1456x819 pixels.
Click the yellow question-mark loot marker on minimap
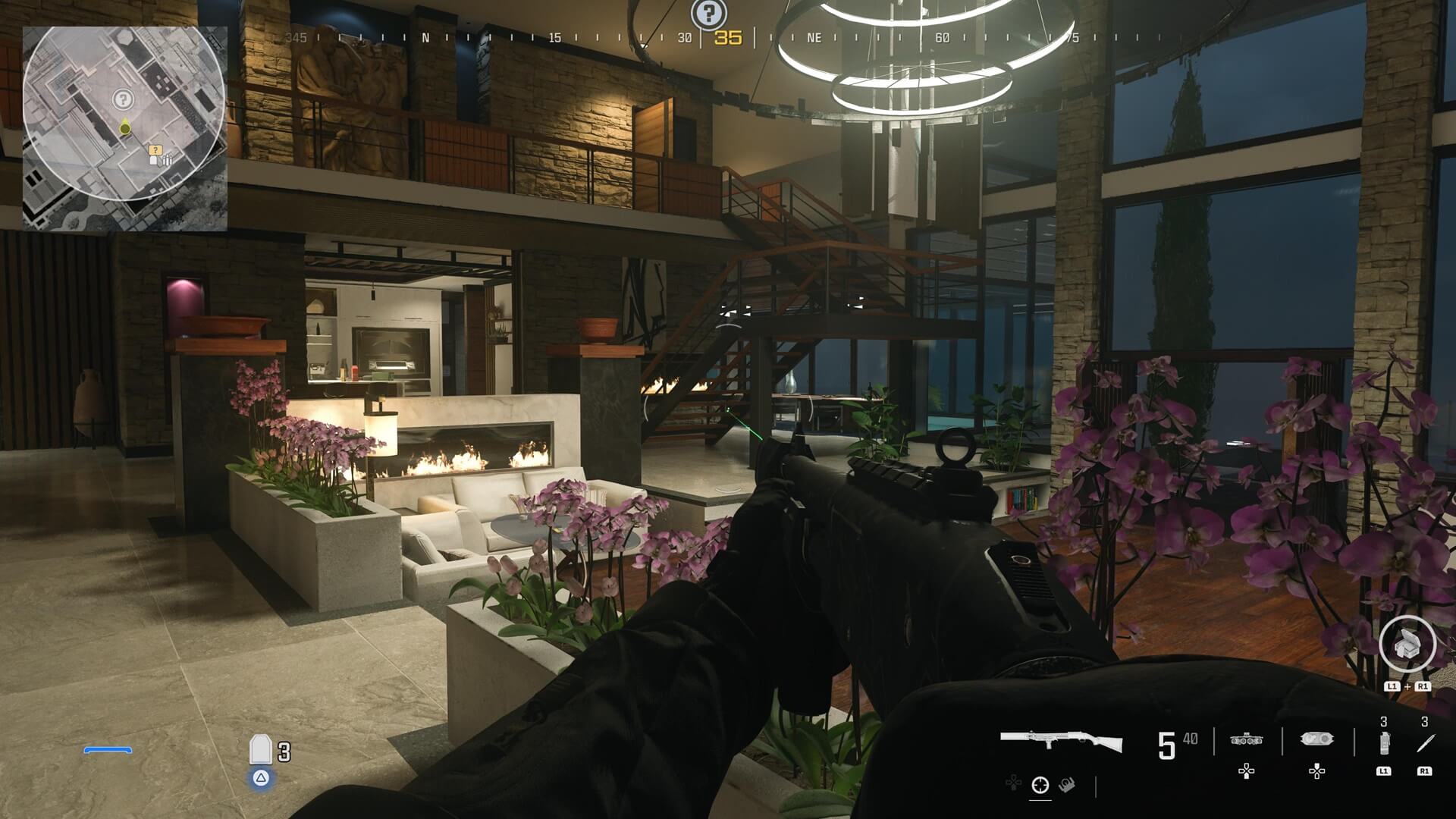point(155,150)
